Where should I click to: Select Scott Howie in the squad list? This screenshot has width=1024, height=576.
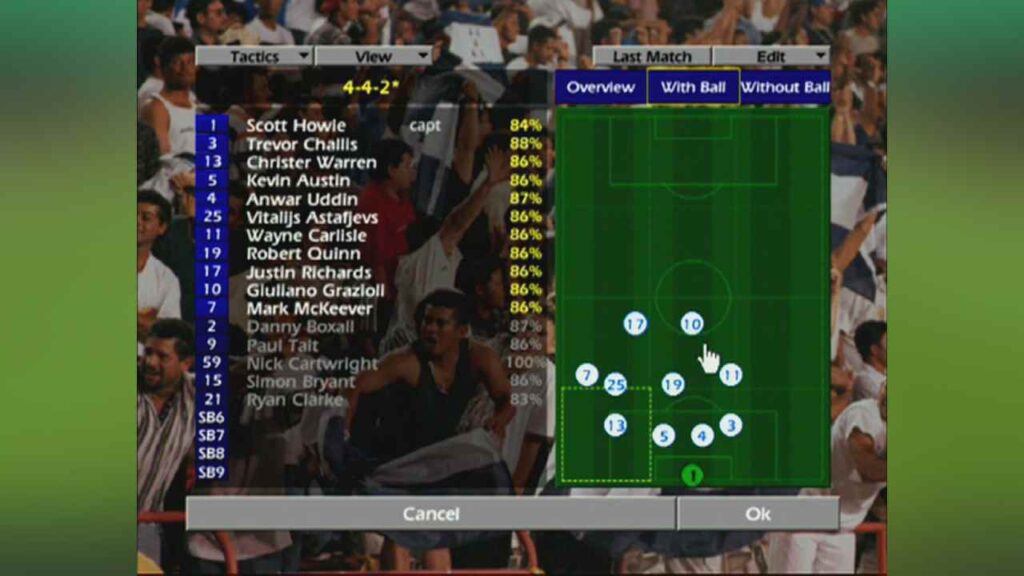tap(296, 126)
